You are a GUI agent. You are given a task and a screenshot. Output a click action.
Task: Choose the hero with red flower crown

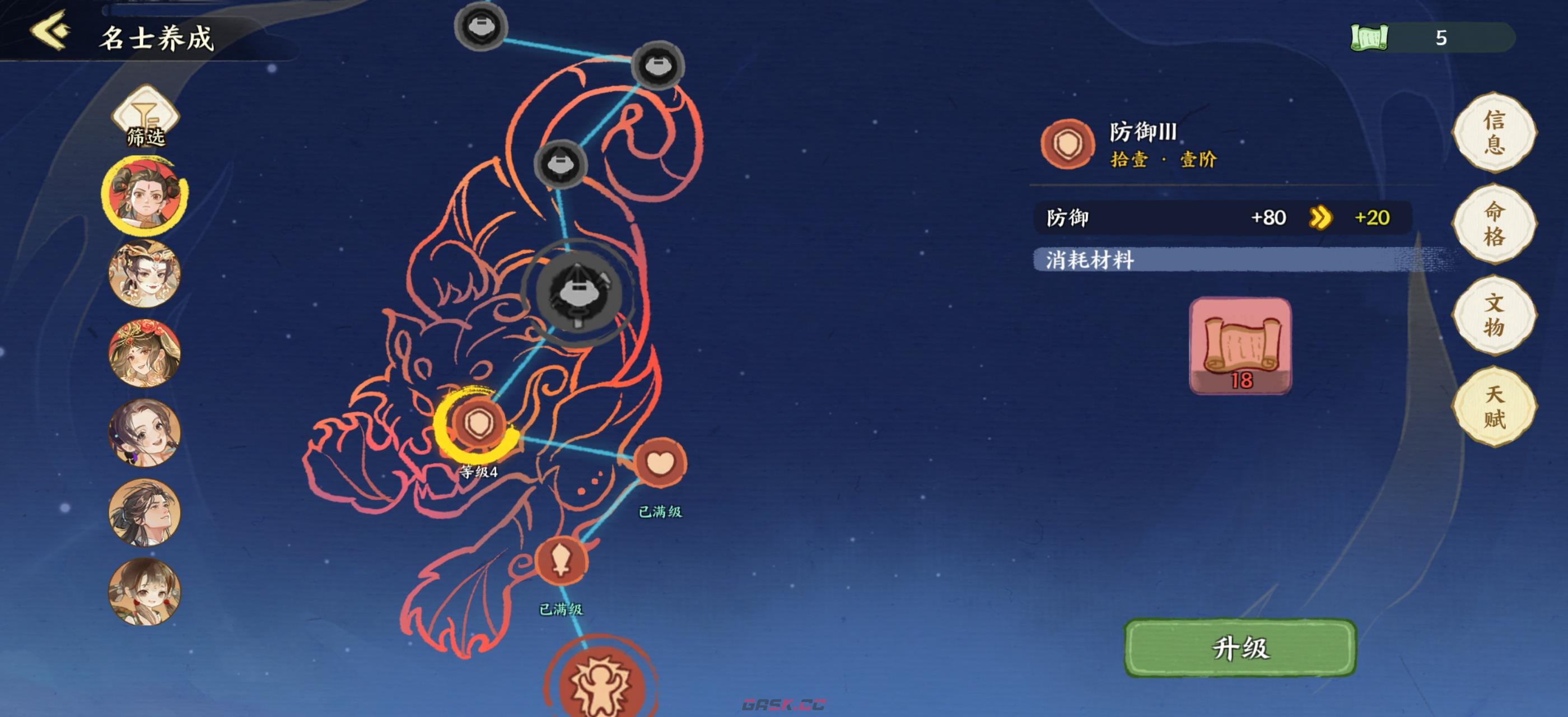(145, 353)
